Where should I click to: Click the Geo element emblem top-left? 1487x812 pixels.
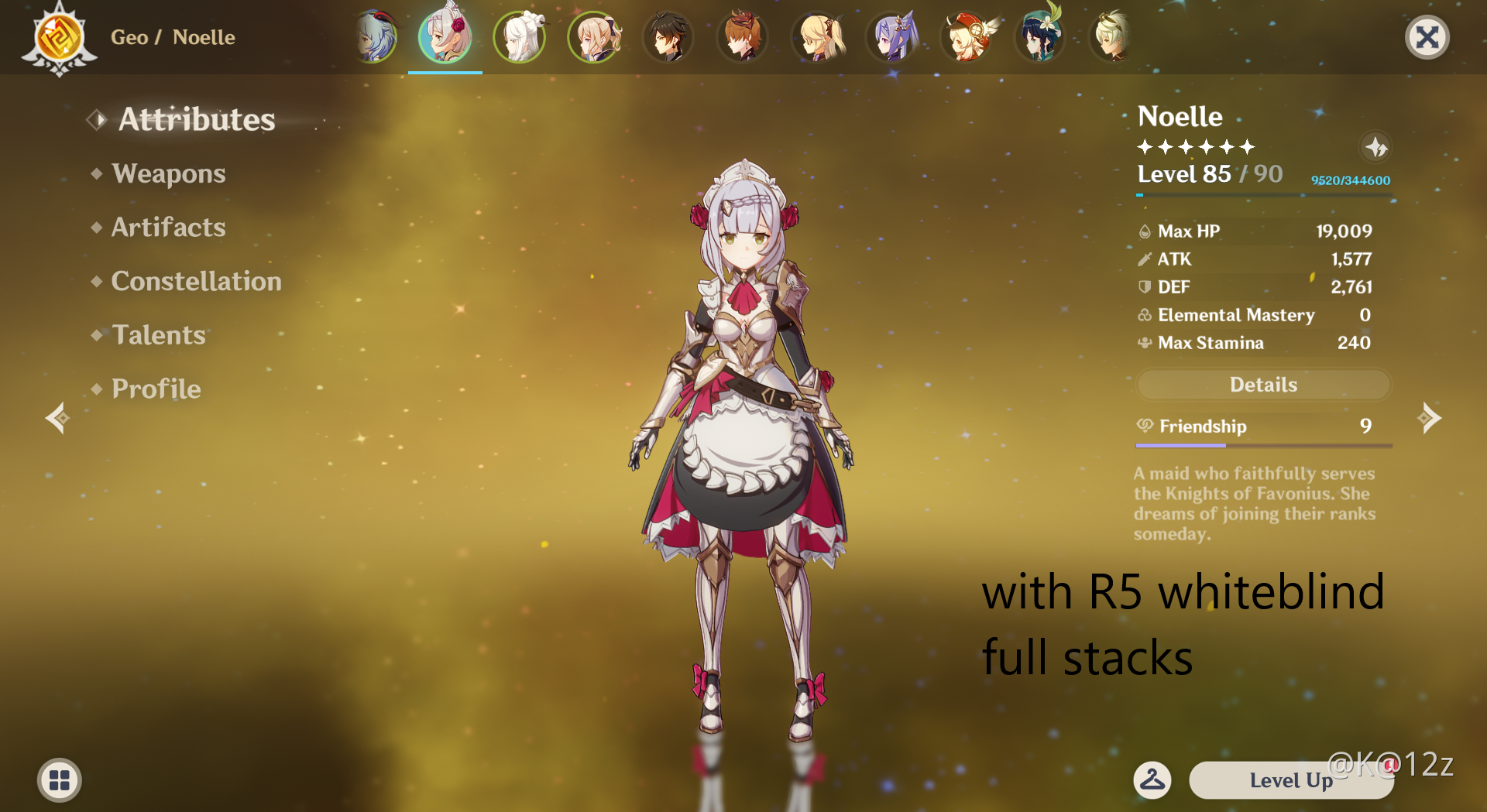58,37
